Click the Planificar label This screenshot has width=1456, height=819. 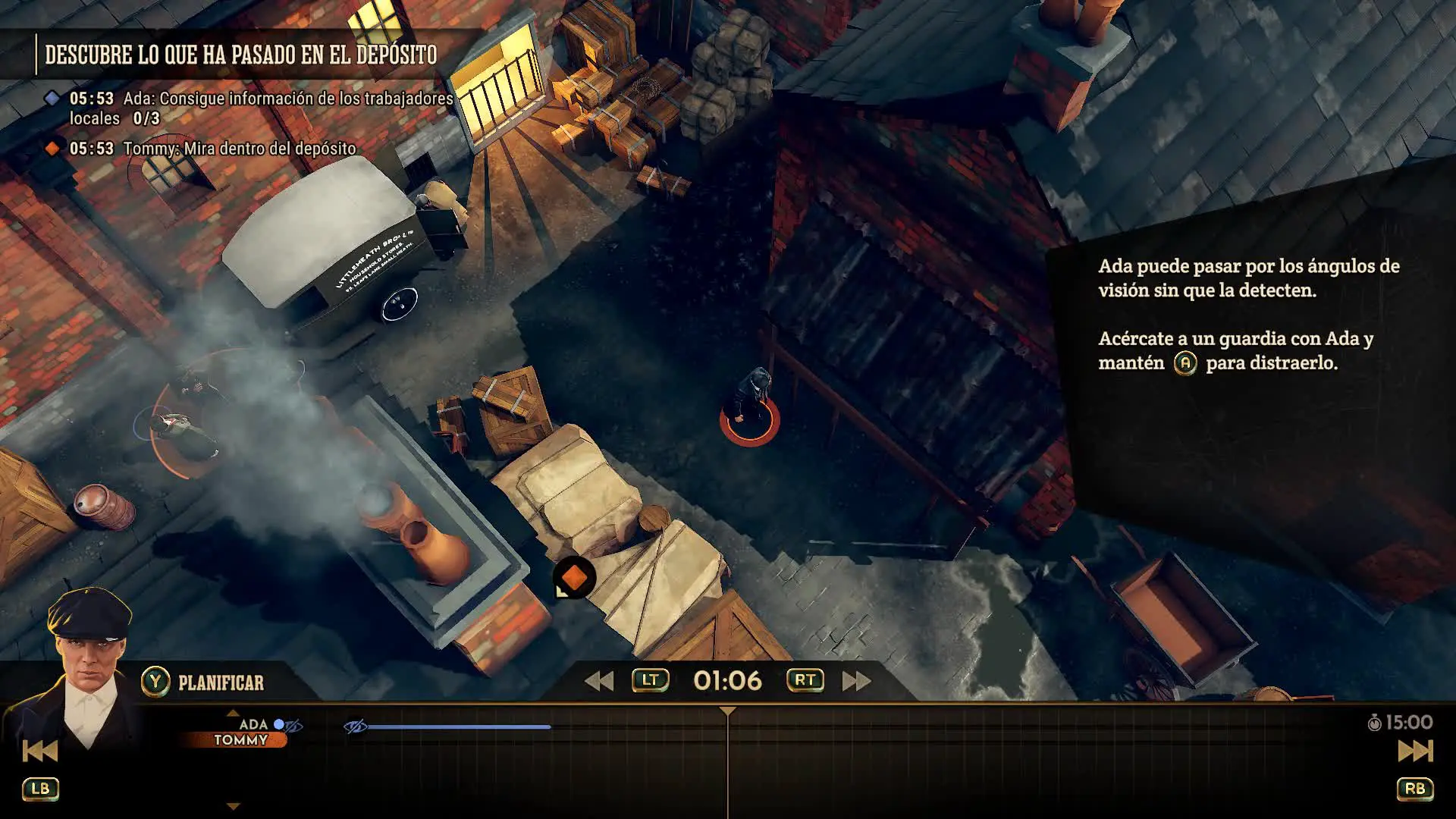221,682
